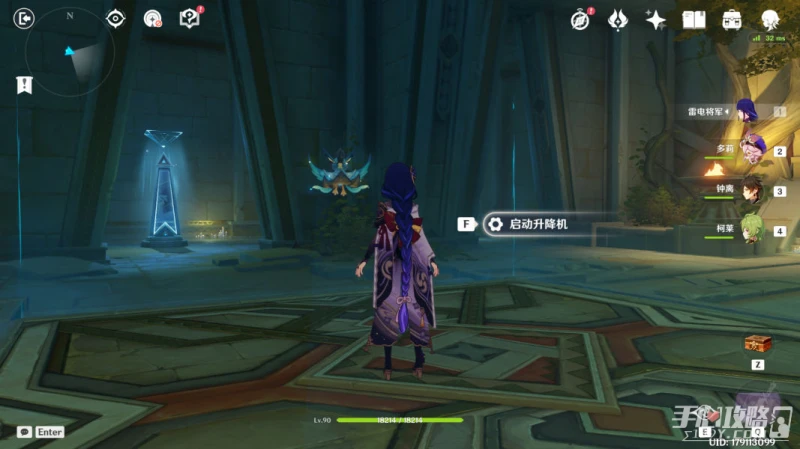Screen dimensions: 800x449
Task: Open the adventurer handbook book icon
Action: (694, 19)
